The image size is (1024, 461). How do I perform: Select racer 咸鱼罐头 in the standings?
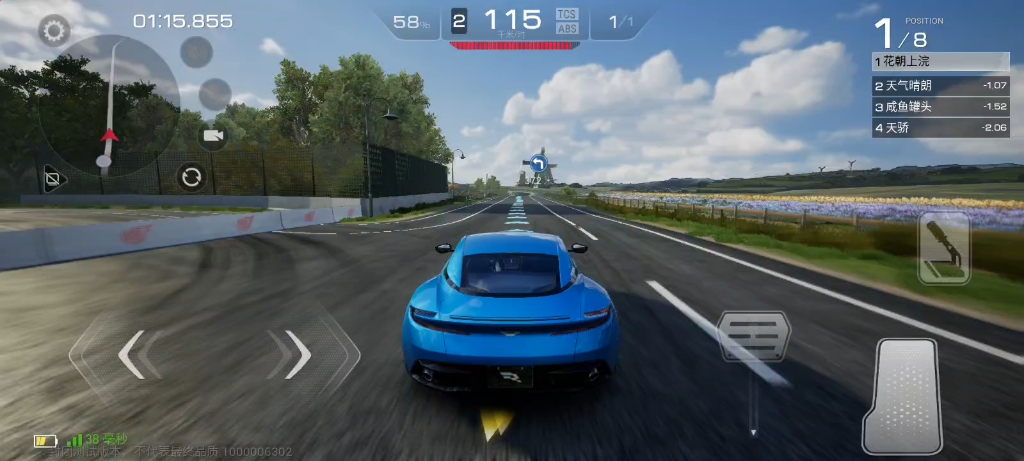tap(927, 106)
